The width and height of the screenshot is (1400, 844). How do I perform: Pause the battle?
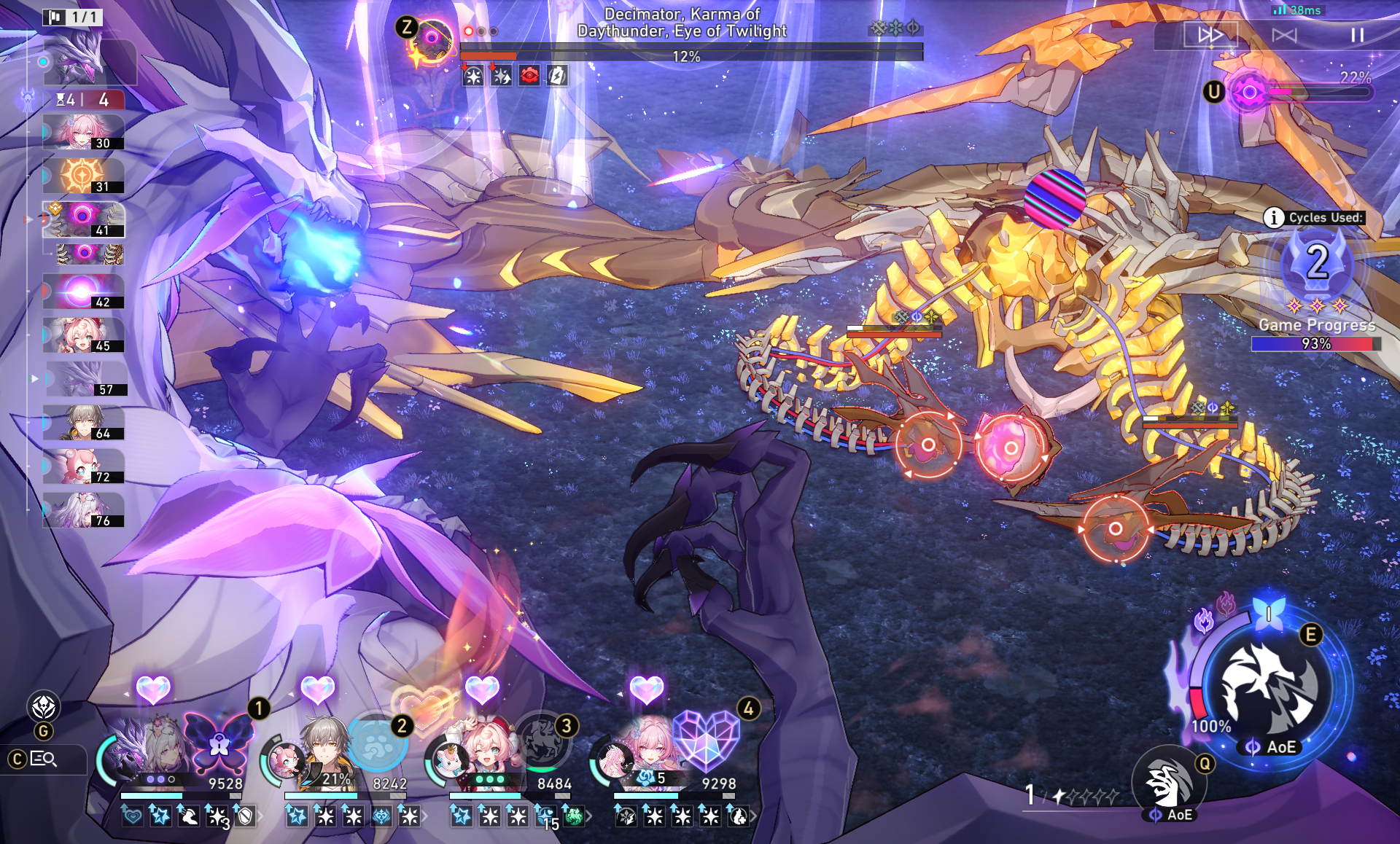click(x=1357, y=35)
